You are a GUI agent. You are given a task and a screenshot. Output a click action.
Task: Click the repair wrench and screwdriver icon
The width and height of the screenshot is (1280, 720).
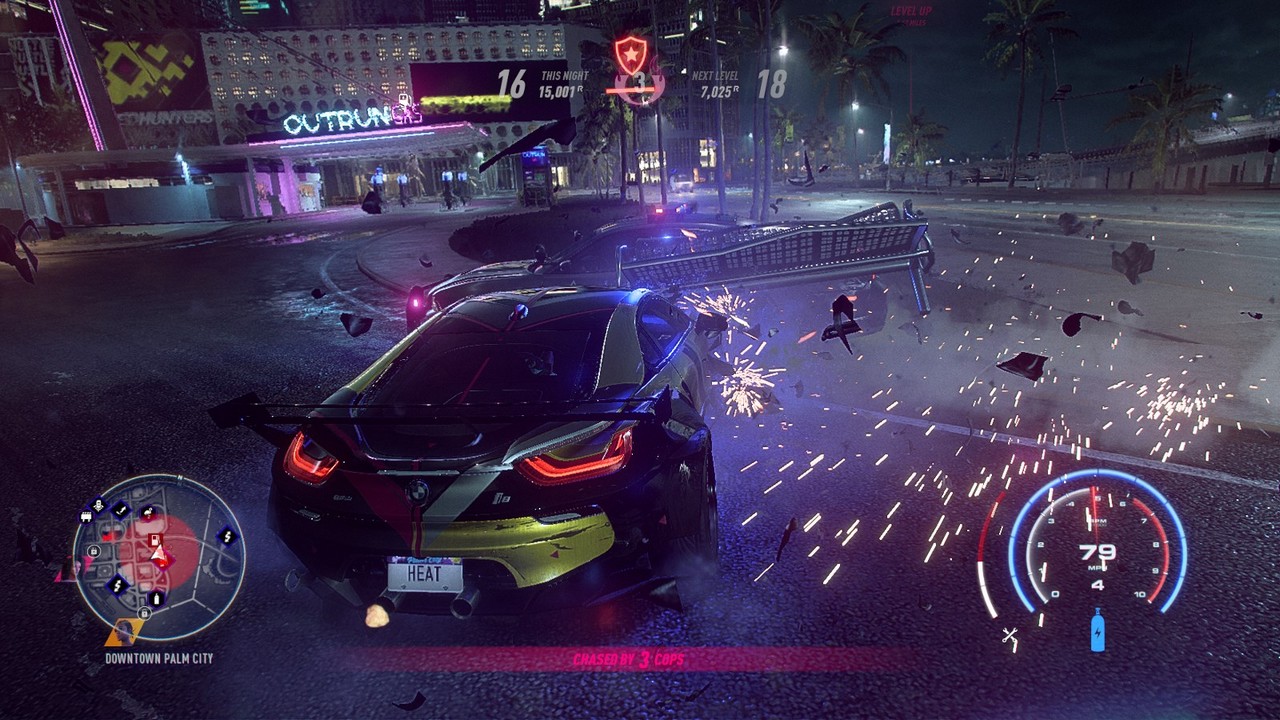tap(1011, 634)
